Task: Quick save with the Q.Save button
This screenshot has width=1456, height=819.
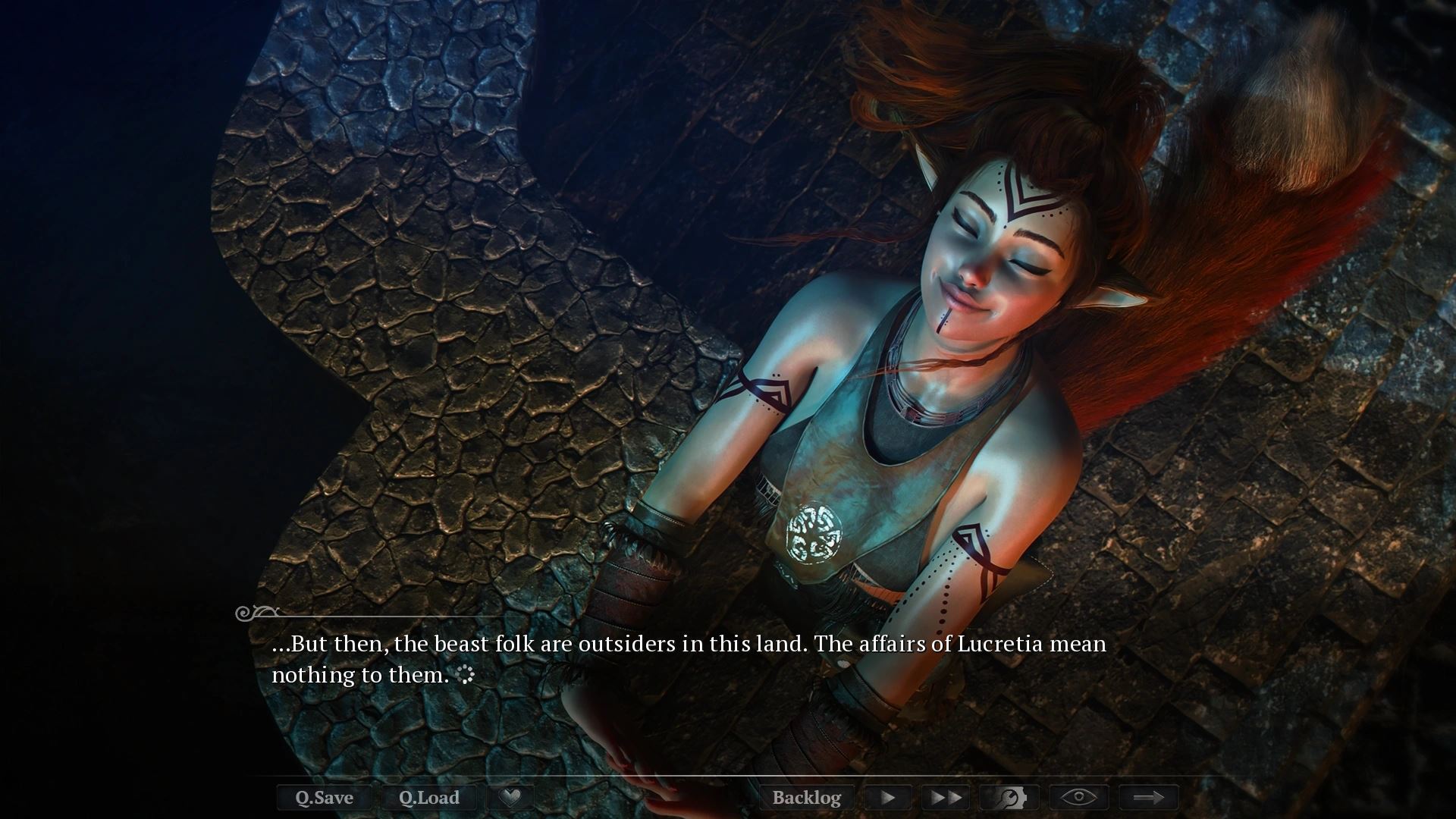Action: point(324,797)
